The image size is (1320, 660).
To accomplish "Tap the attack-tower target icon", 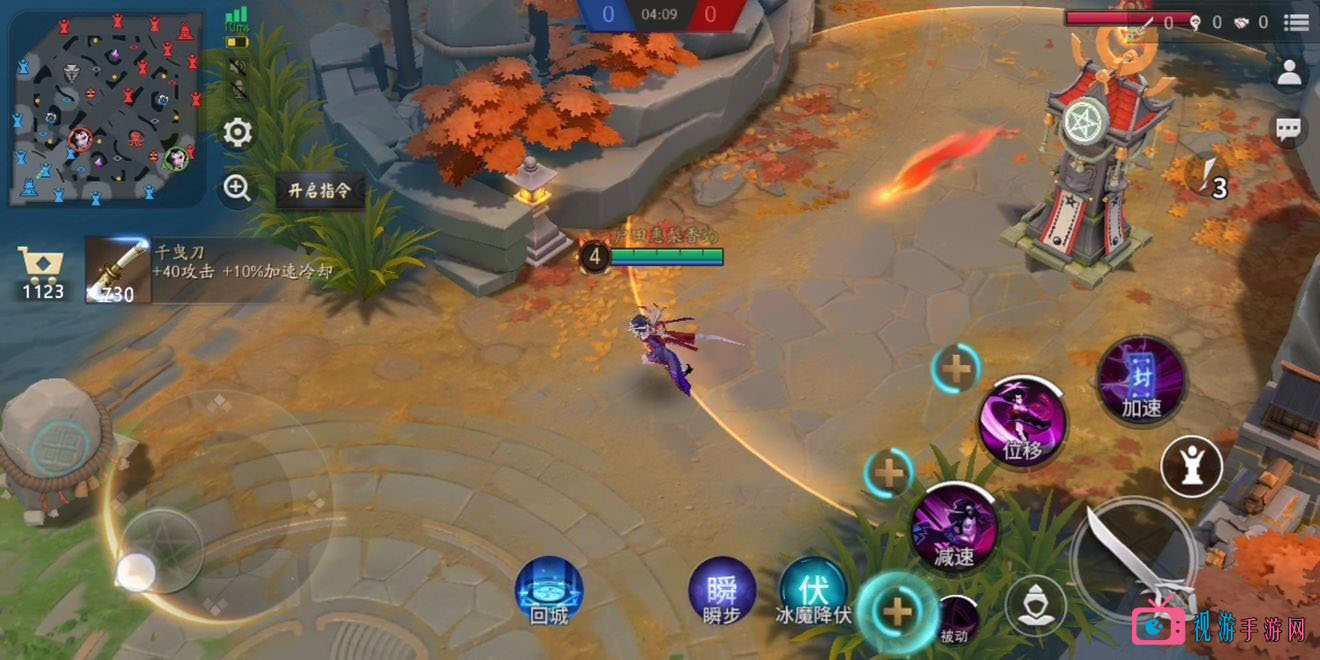I will 1191,466.
